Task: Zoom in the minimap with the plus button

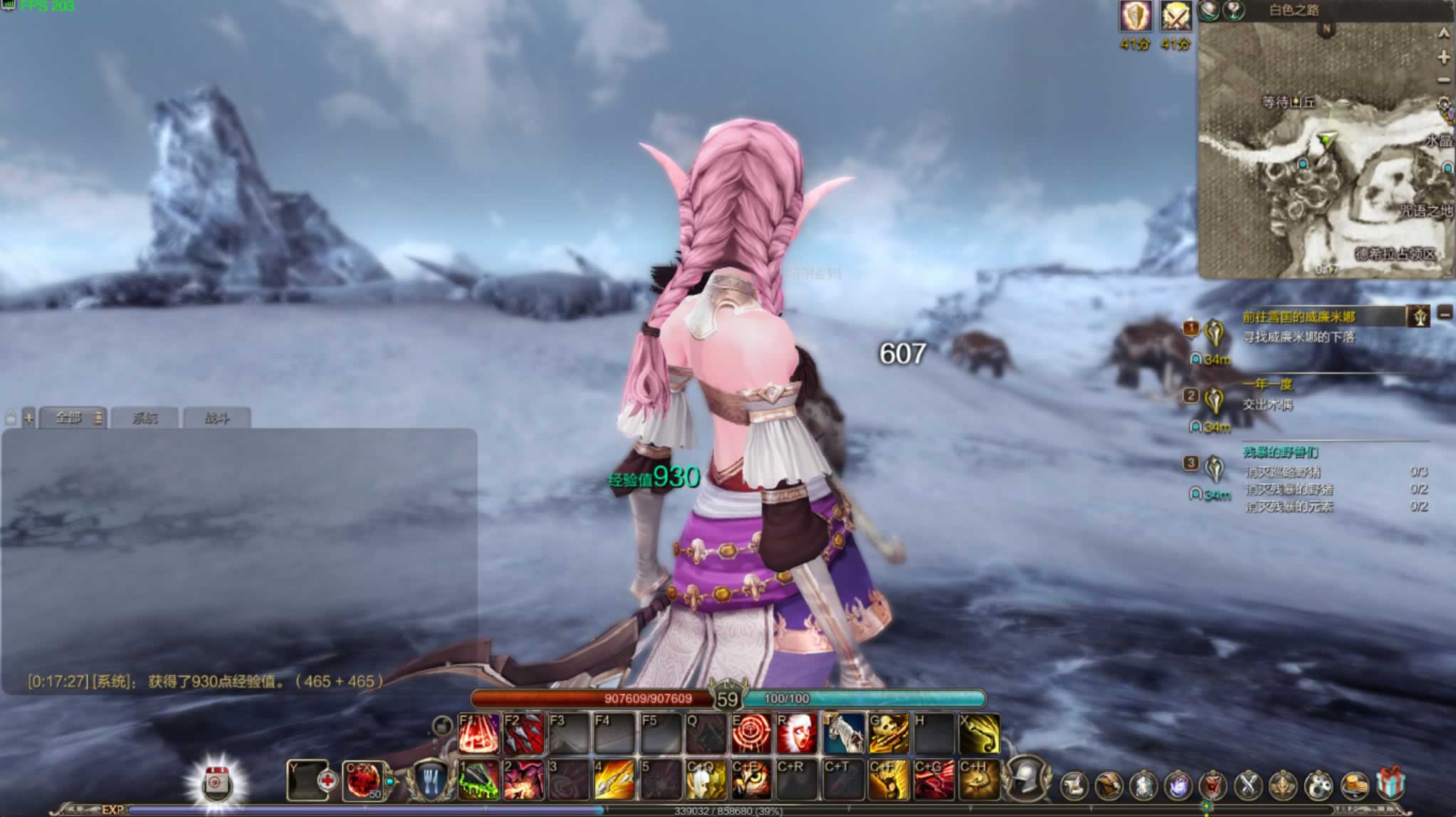Action: pos(1444,57)
